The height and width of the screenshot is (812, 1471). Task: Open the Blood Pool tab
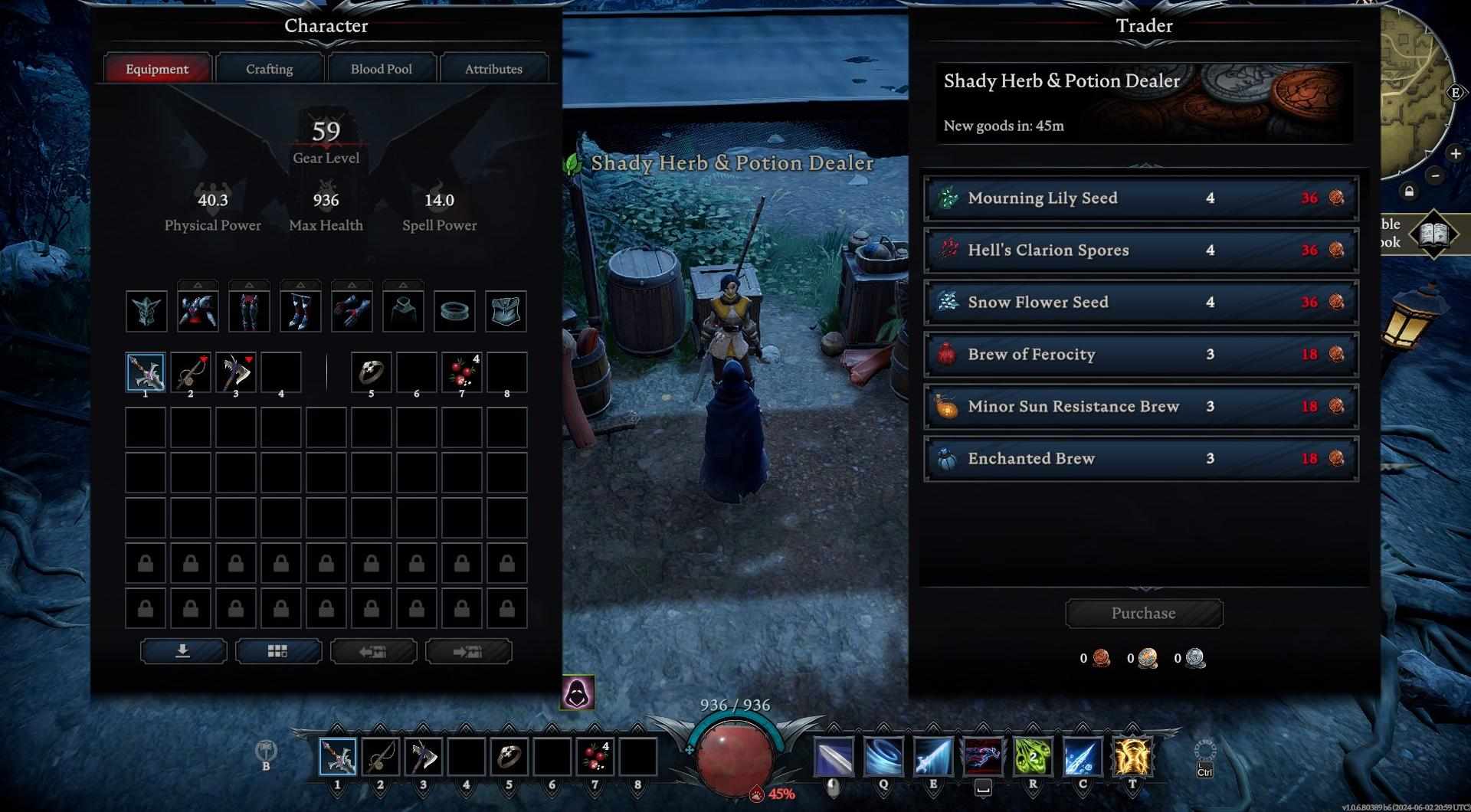tap(381, 69)
